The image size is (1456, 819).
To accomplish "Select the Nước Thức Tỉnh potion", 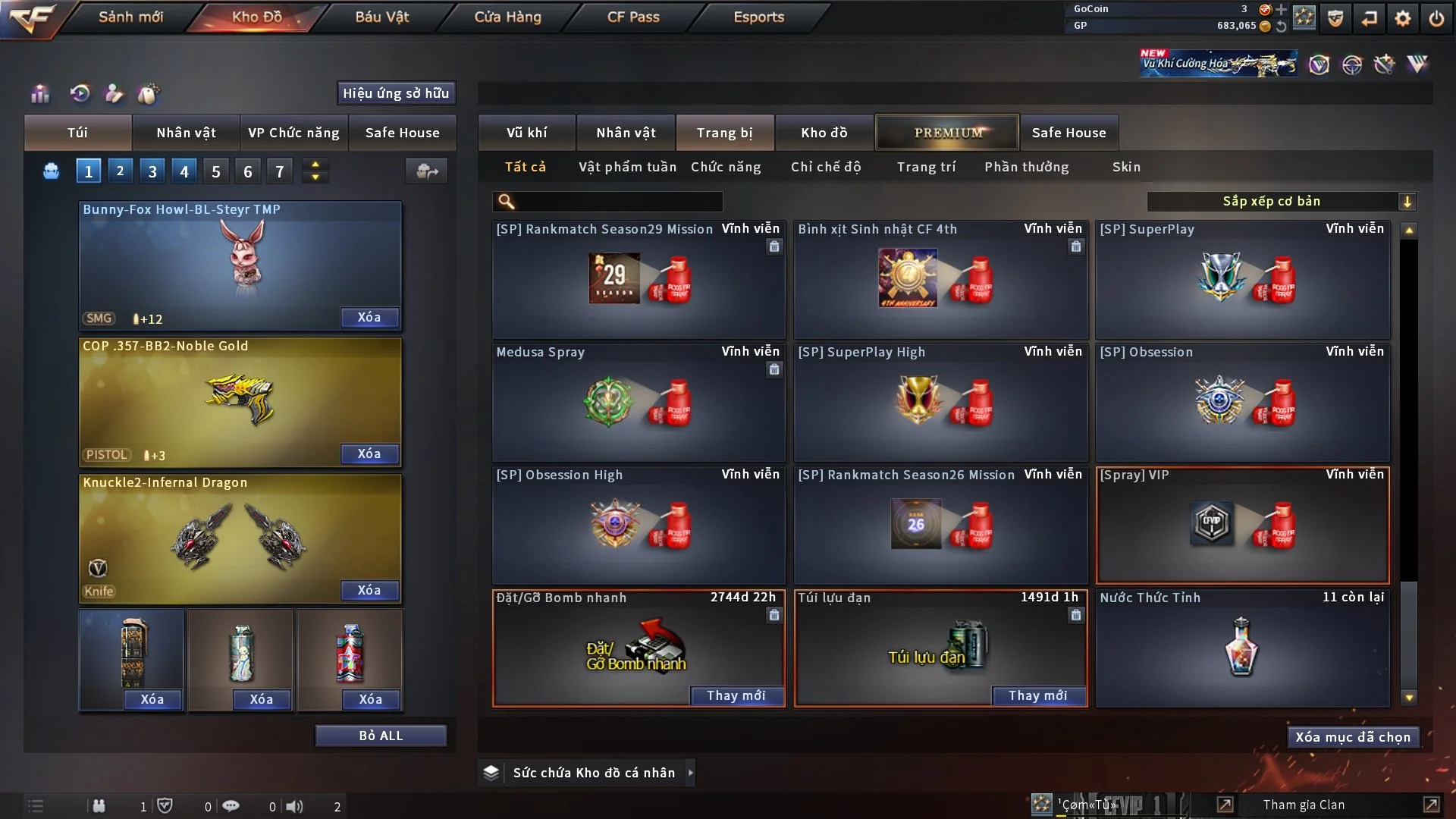I will (1241, 648).
